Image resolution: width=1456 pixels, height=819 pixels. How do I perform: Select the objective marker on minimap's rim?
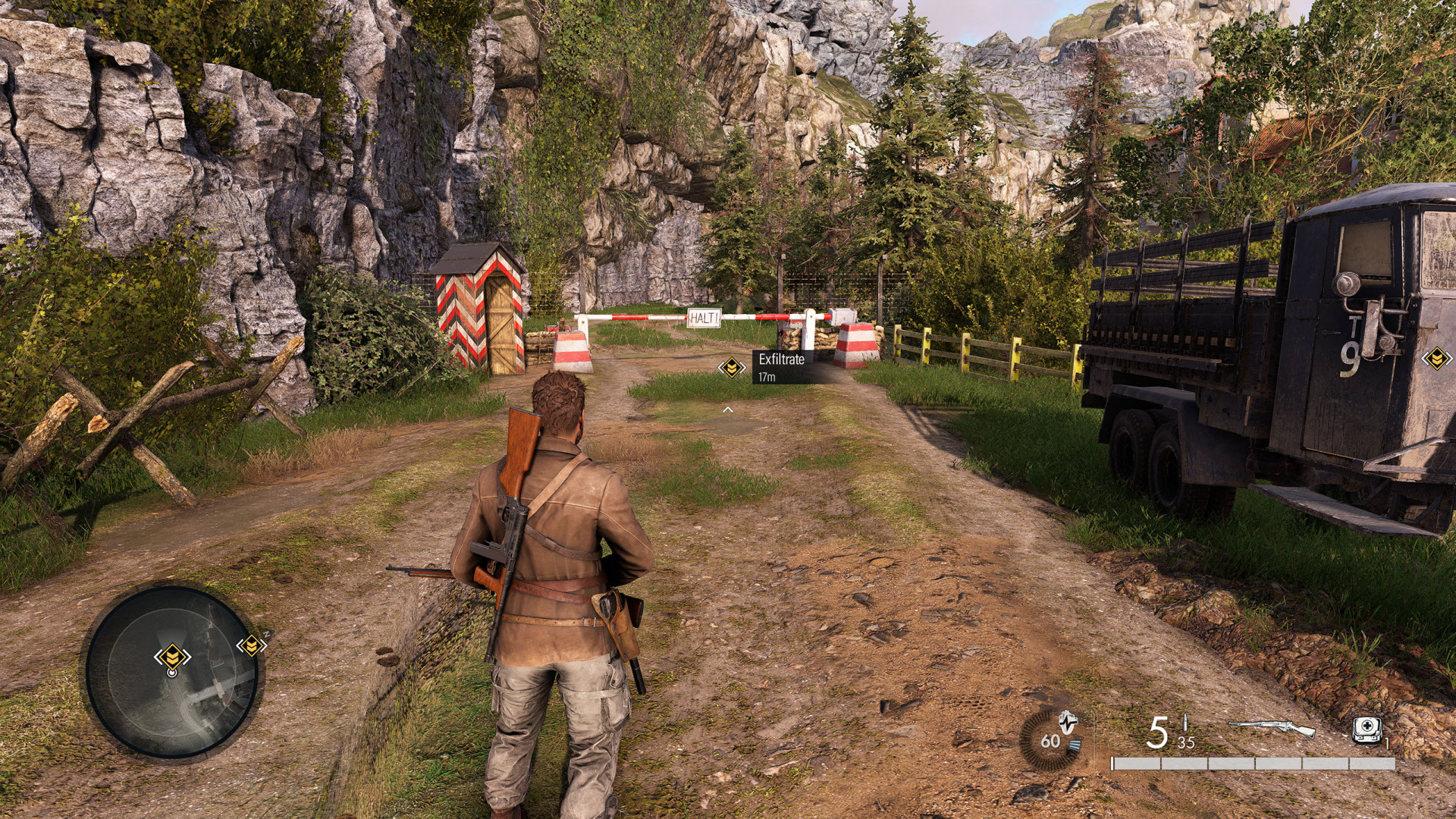(x=251, y=646)
